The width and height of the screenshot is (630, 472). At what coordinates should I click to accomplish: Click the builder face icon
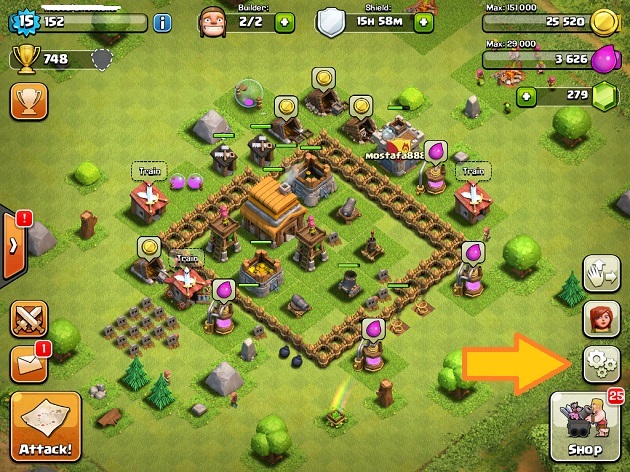(213, 21)
